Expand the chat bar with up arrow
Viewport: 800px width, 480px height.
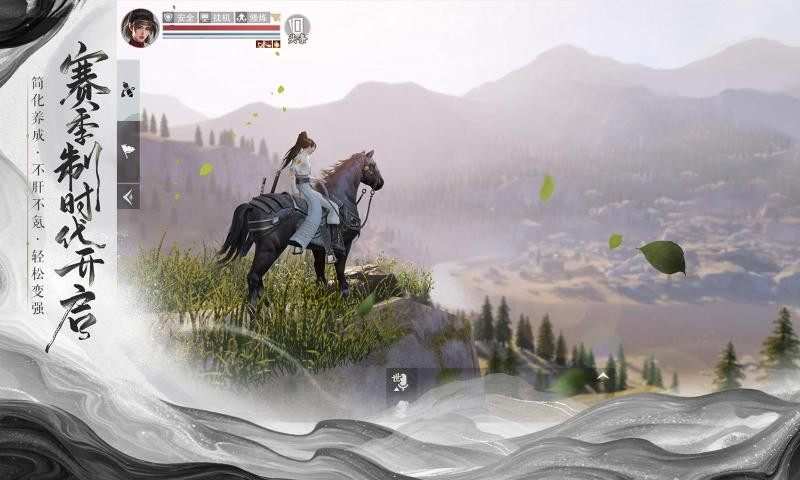click(x=603, y=377)
